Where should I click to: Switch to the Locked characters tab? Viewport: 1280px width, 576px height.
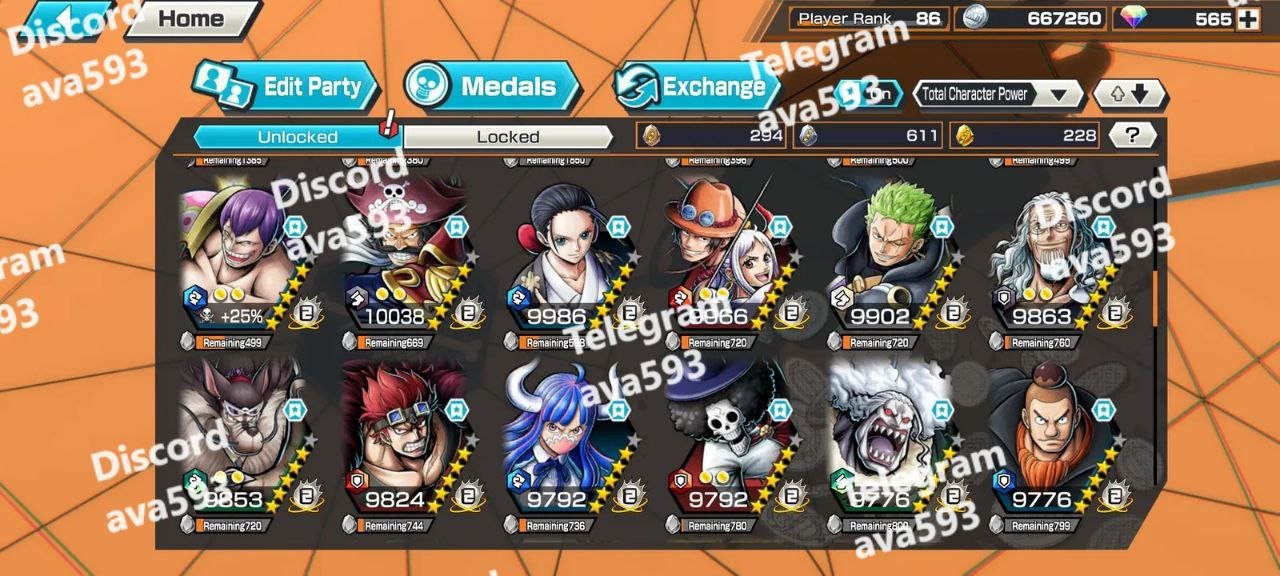point(507,137)
